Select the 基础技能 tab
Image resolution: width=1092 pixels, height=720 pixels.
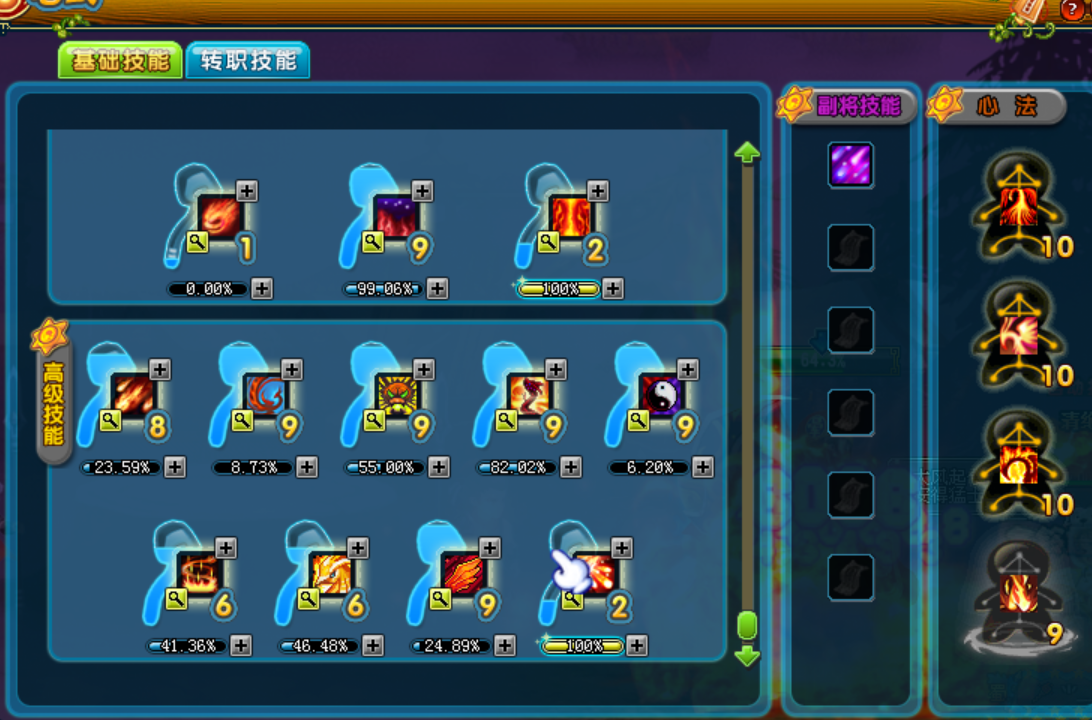pyautogui.click(x=120, y=61)
